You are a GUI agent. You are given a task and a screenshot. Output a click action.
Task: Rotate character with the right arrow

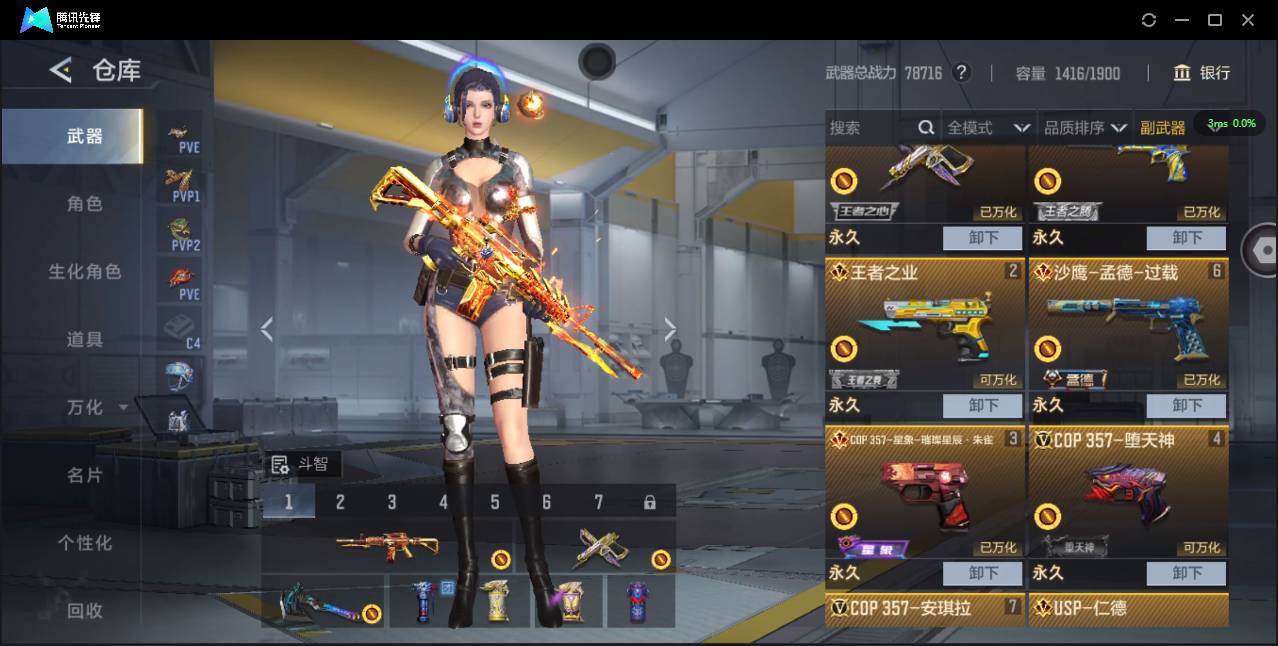670,329
